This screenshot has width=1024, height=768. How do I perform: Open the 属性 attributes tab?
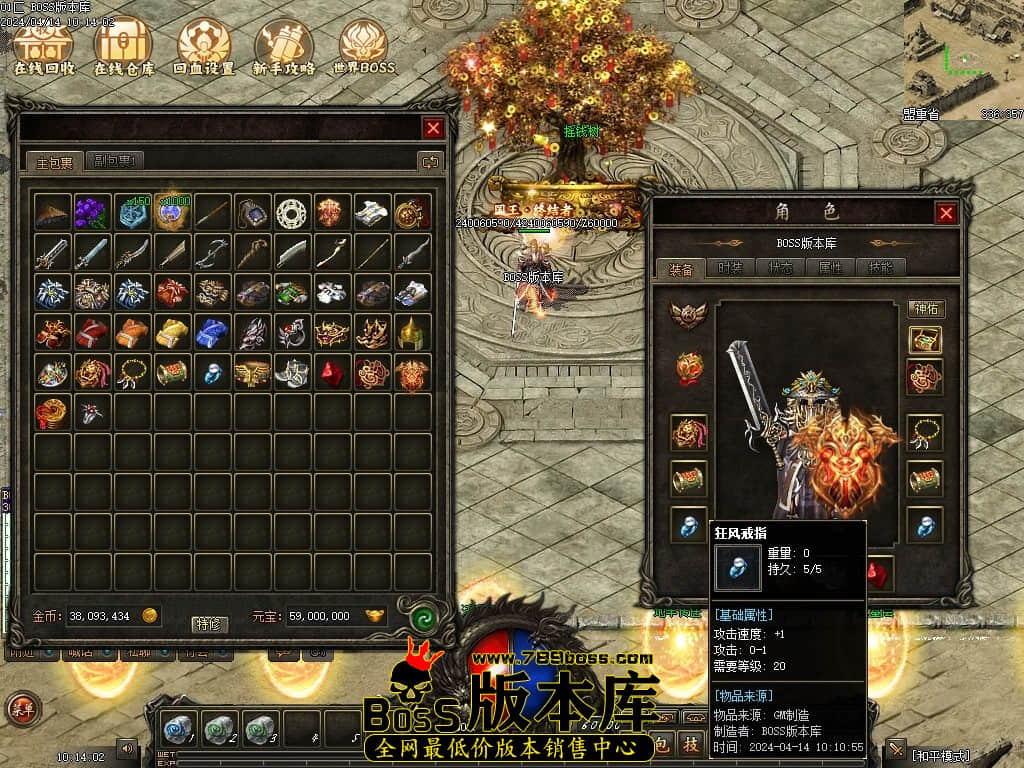831,268
